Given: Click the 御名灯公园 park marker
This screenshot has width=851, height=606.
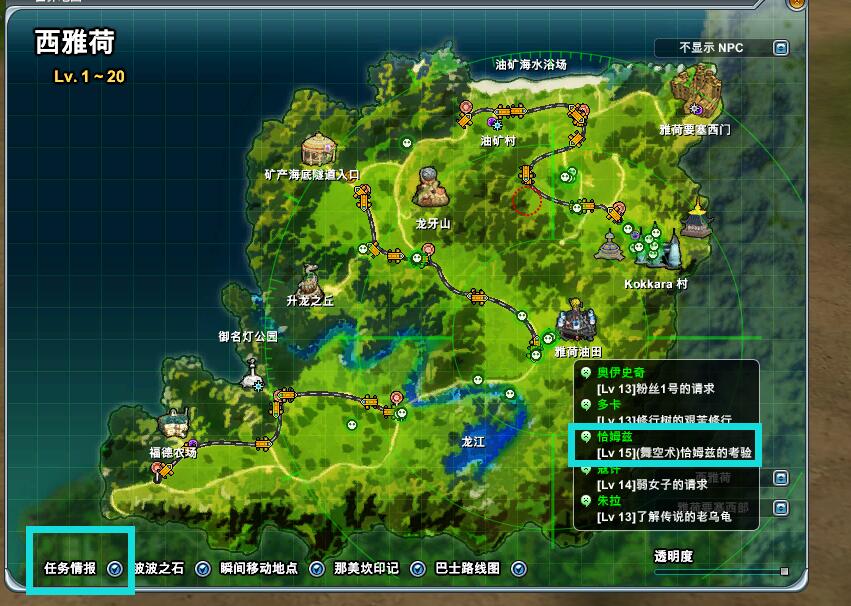Looking at the screenshot, I should coord(252,368).
